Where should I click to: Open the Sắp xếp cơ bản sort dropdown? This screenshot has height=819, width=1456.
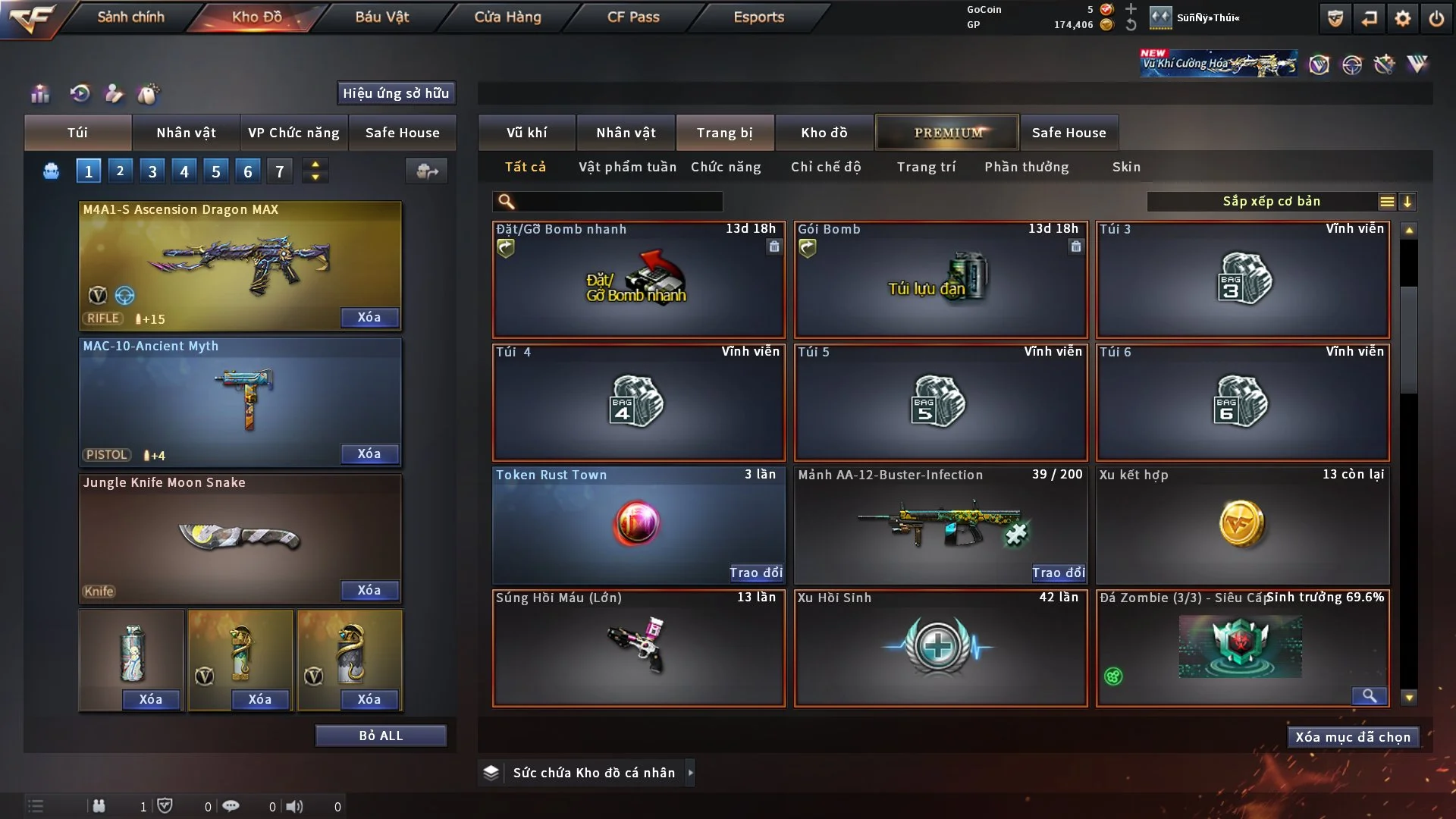pyautogui.click(x=1271, y=202)
